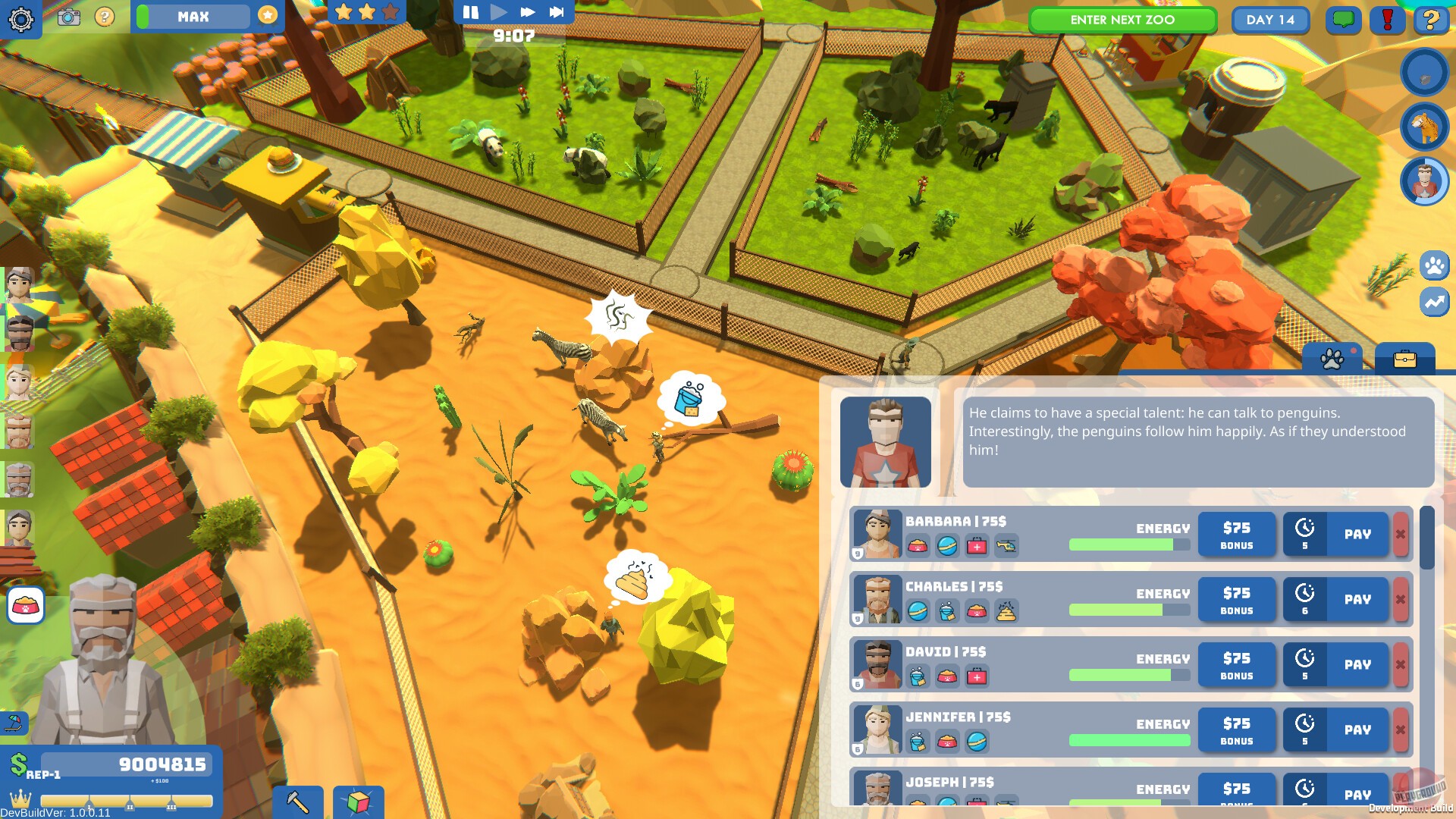Screen dimensions: 1456x819
Task: Click the red exclamation notification icon
Action: 1387,21
